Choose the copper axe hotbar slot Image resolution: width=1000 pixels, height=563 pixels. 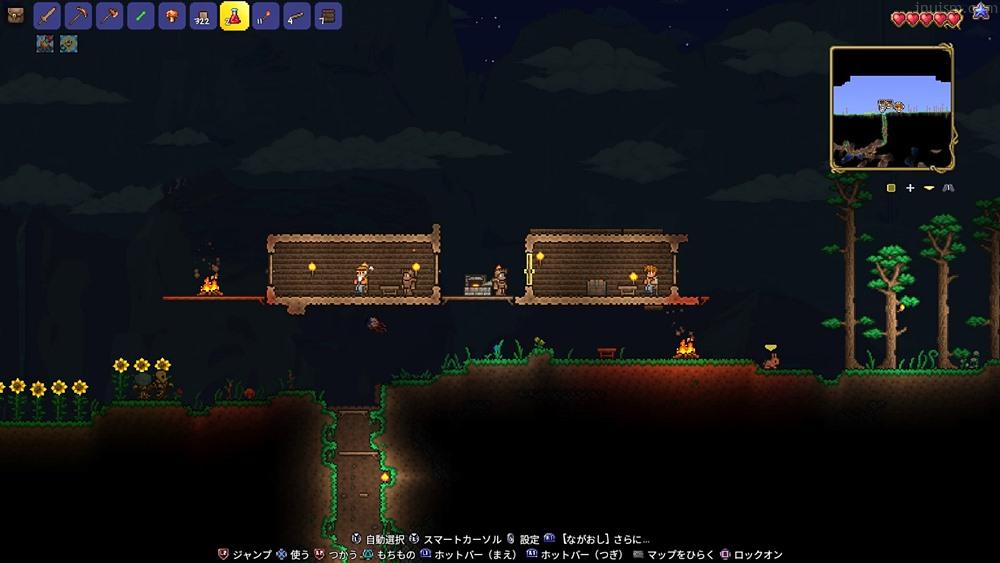pyautogui.click(x=110, y=16)
